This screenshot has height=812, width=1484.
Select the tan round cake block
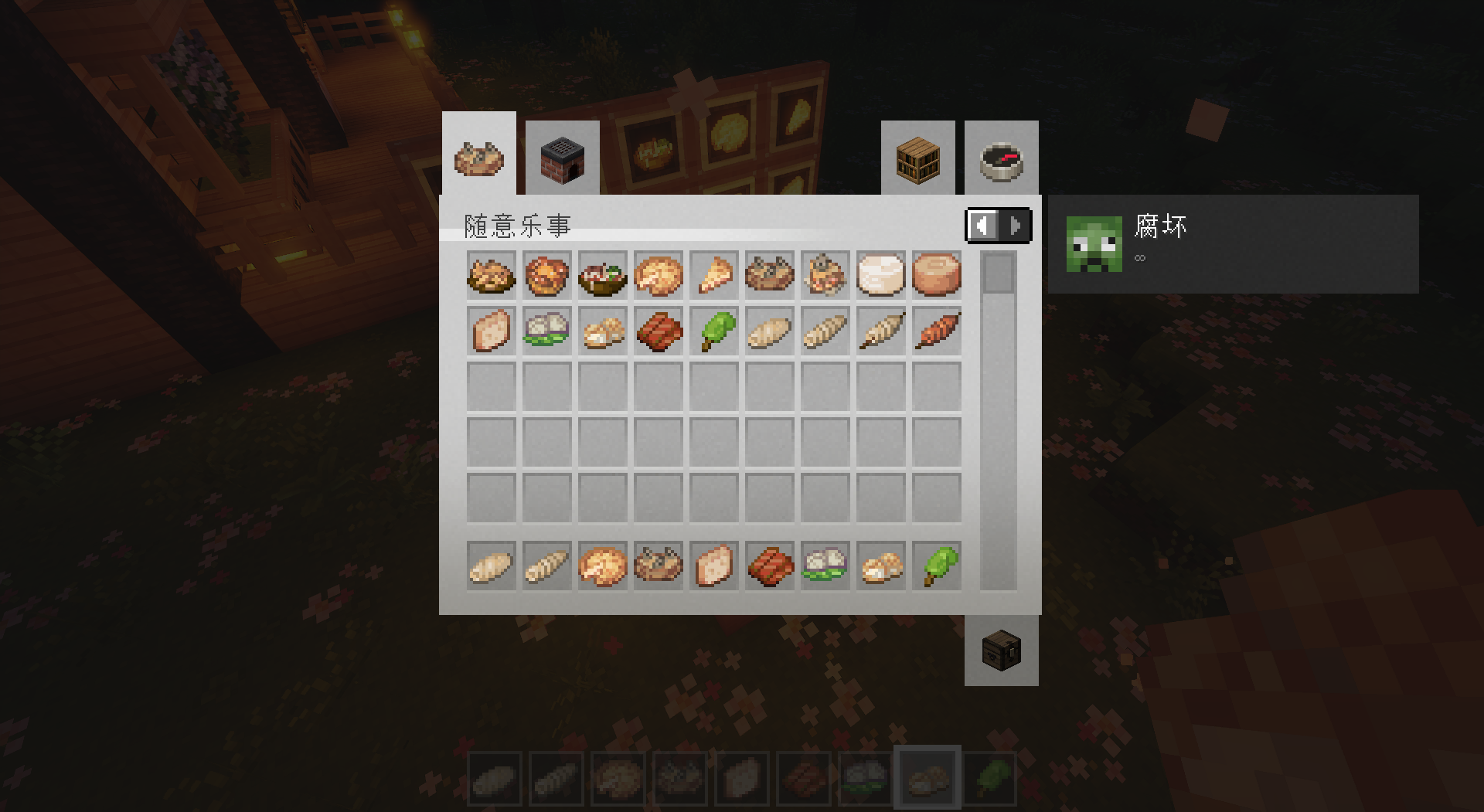[936, 275]
